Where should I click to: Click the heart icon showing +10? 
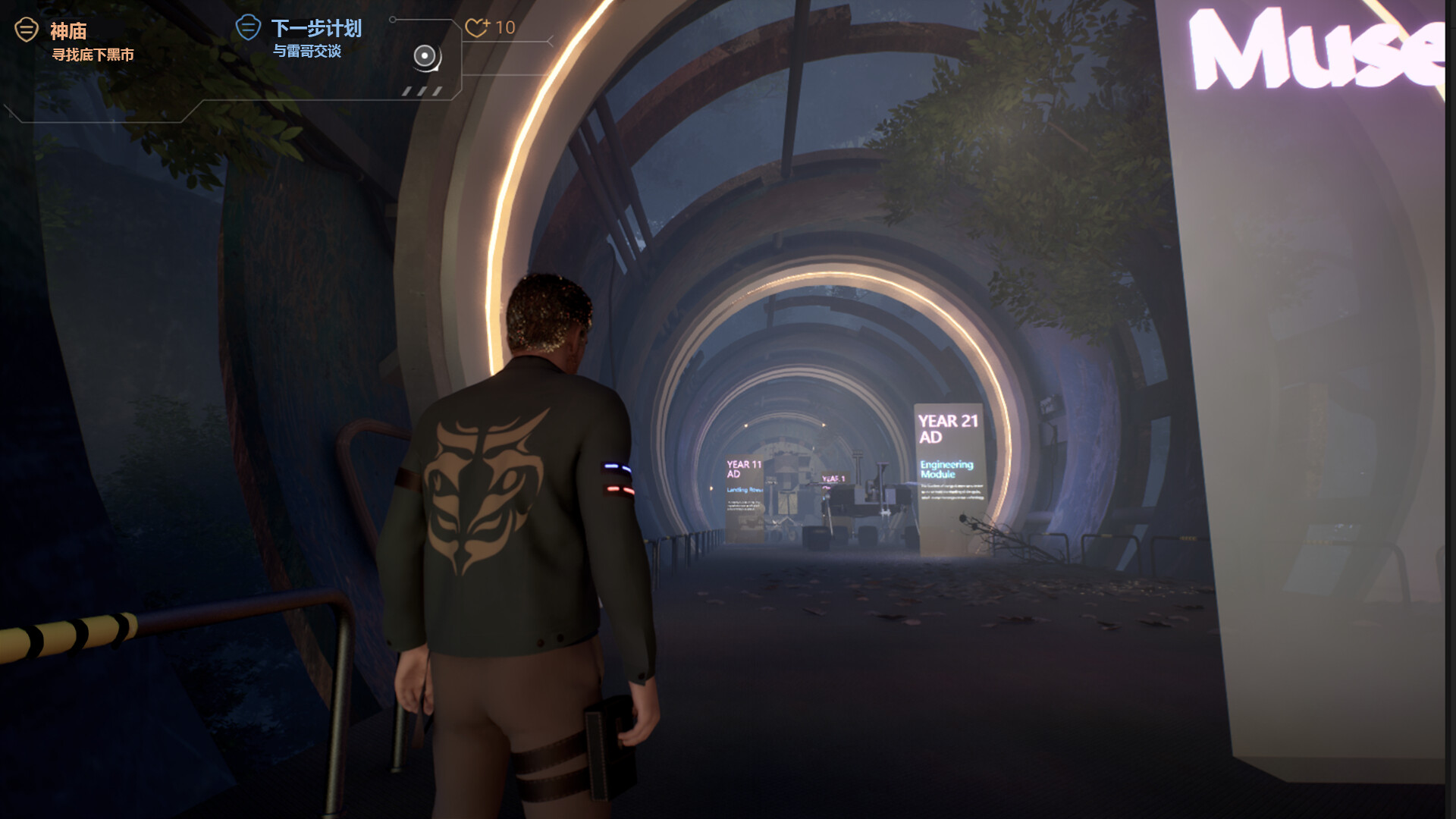(x=478, y=28)
